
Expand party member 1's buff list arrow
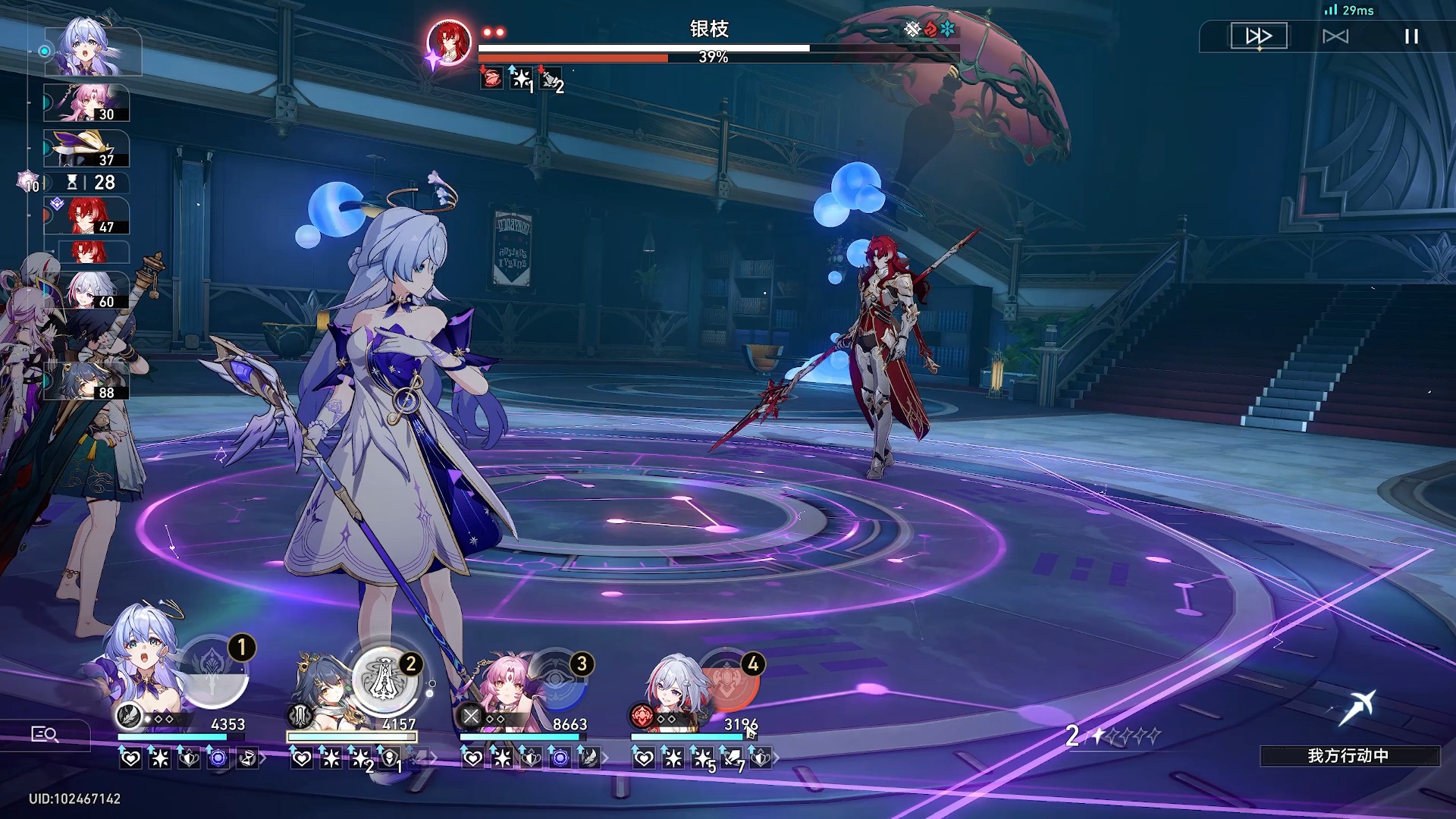tap(263, 758)
